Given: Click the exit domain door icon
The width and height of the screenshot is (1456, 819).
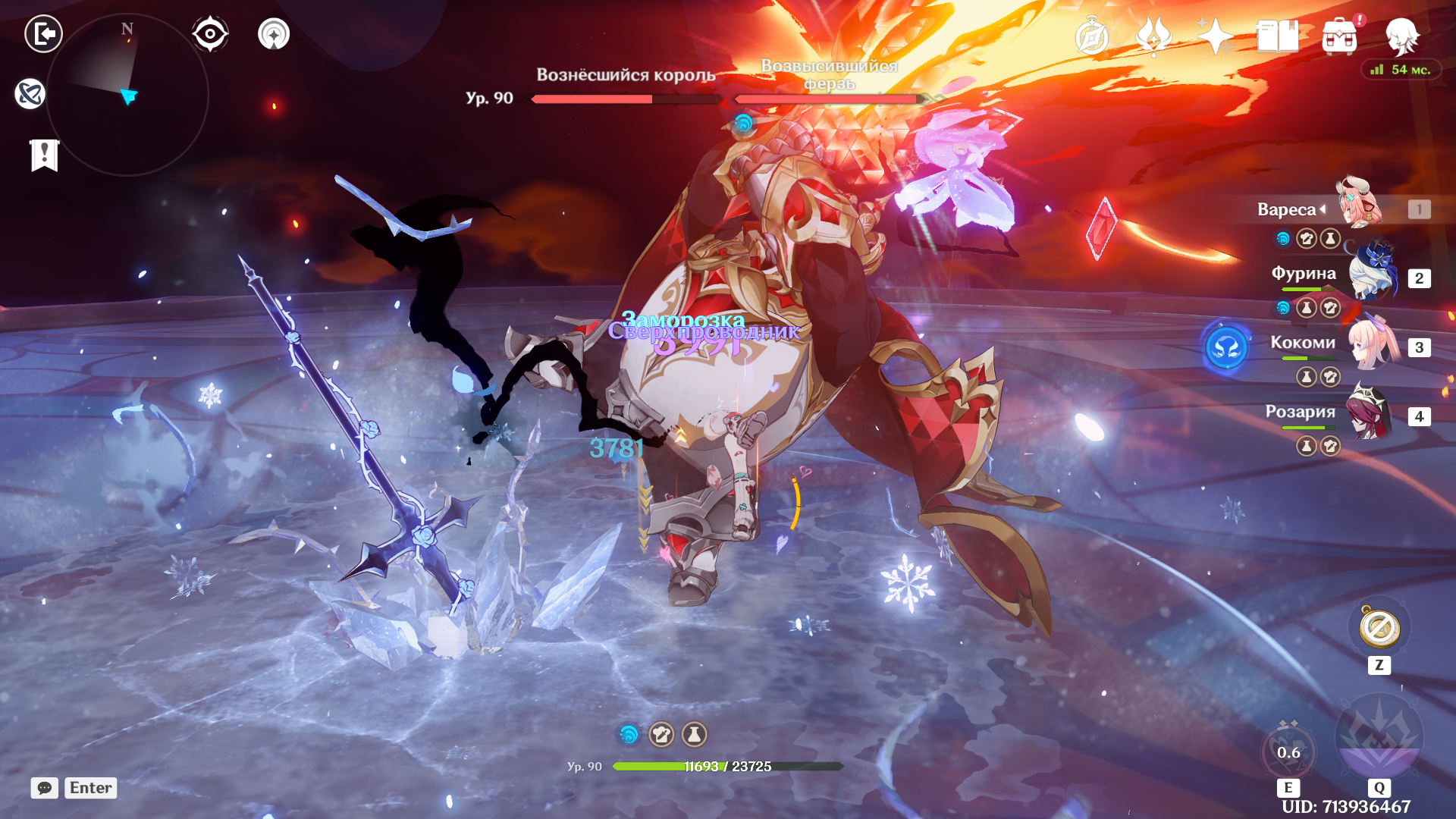Looking at the screenshot, I should (x=43, y=34).
